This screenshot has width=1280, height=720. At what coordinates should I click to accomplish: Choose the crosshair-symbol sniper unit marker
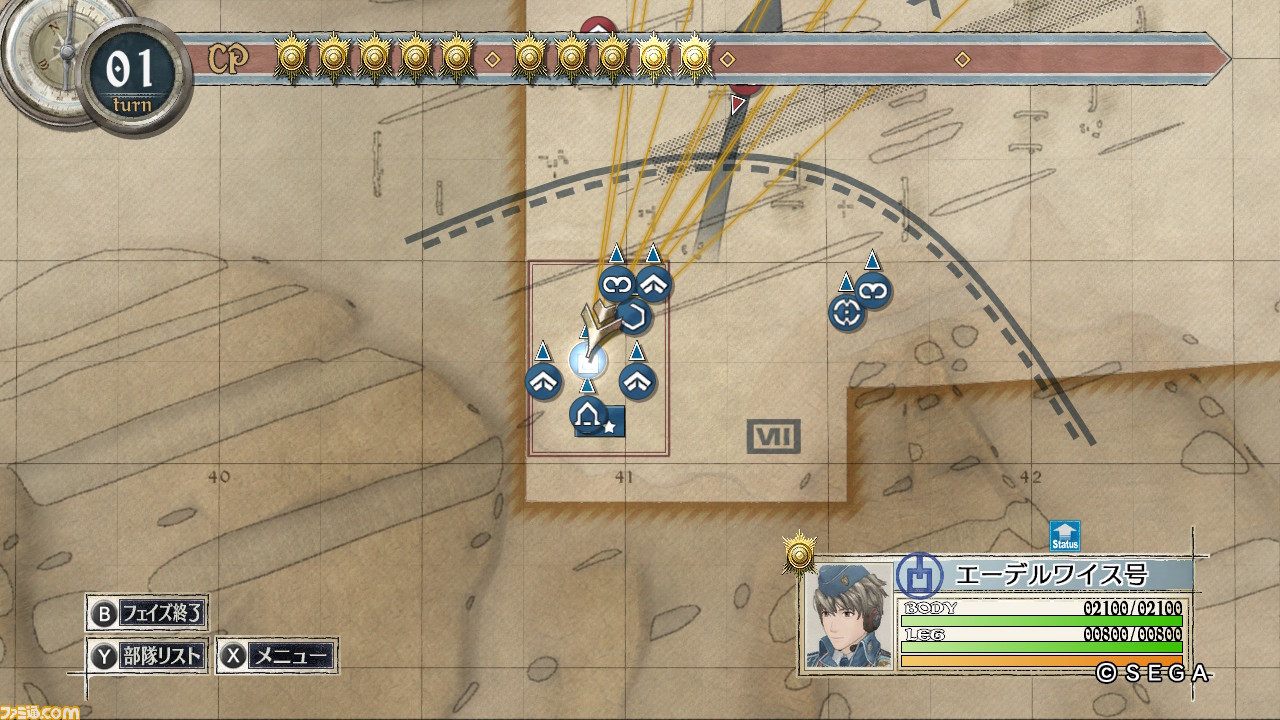click(846, 313)
